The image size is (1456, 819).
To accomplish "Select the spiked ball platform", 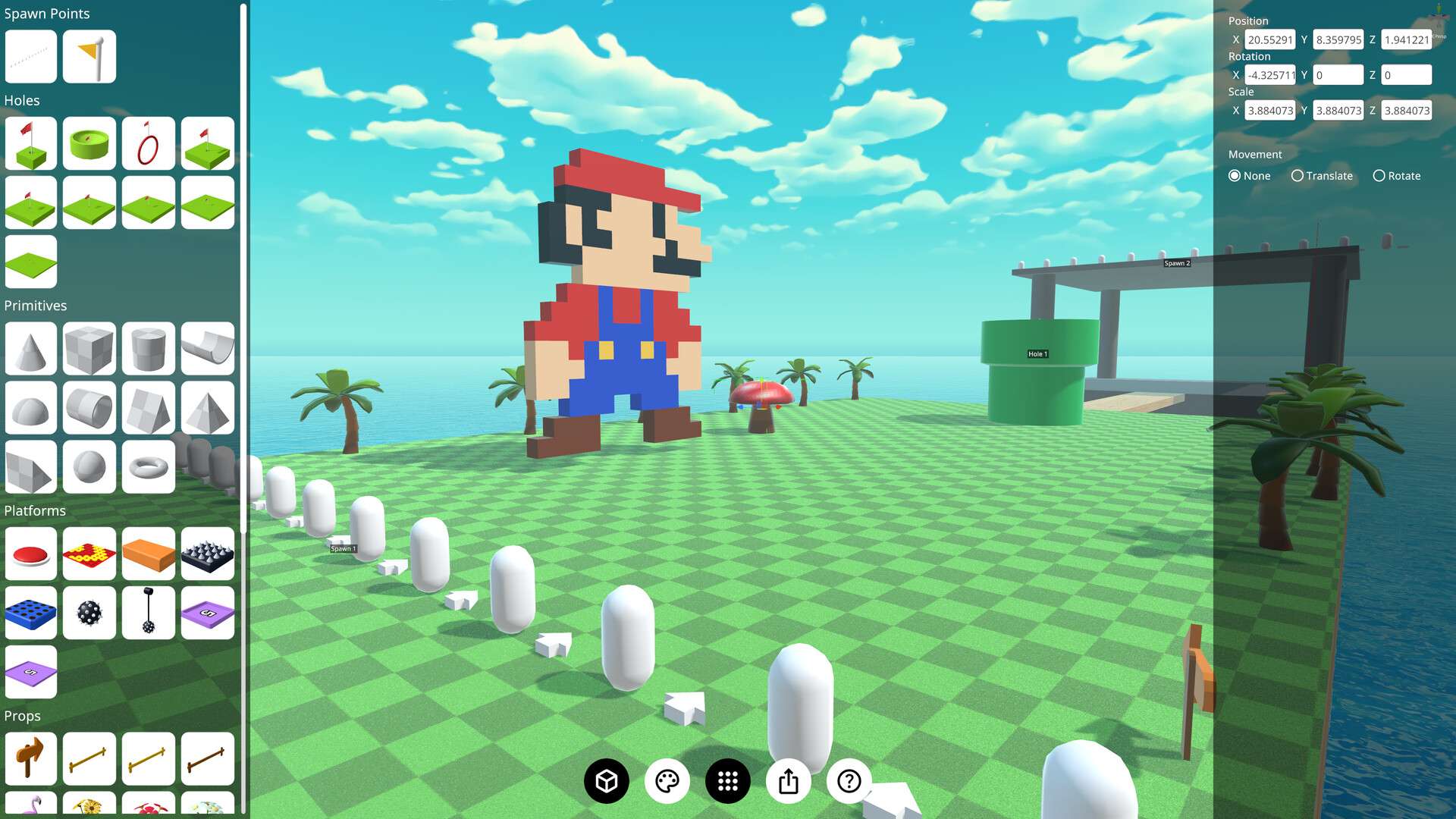I will pos(89,613).
